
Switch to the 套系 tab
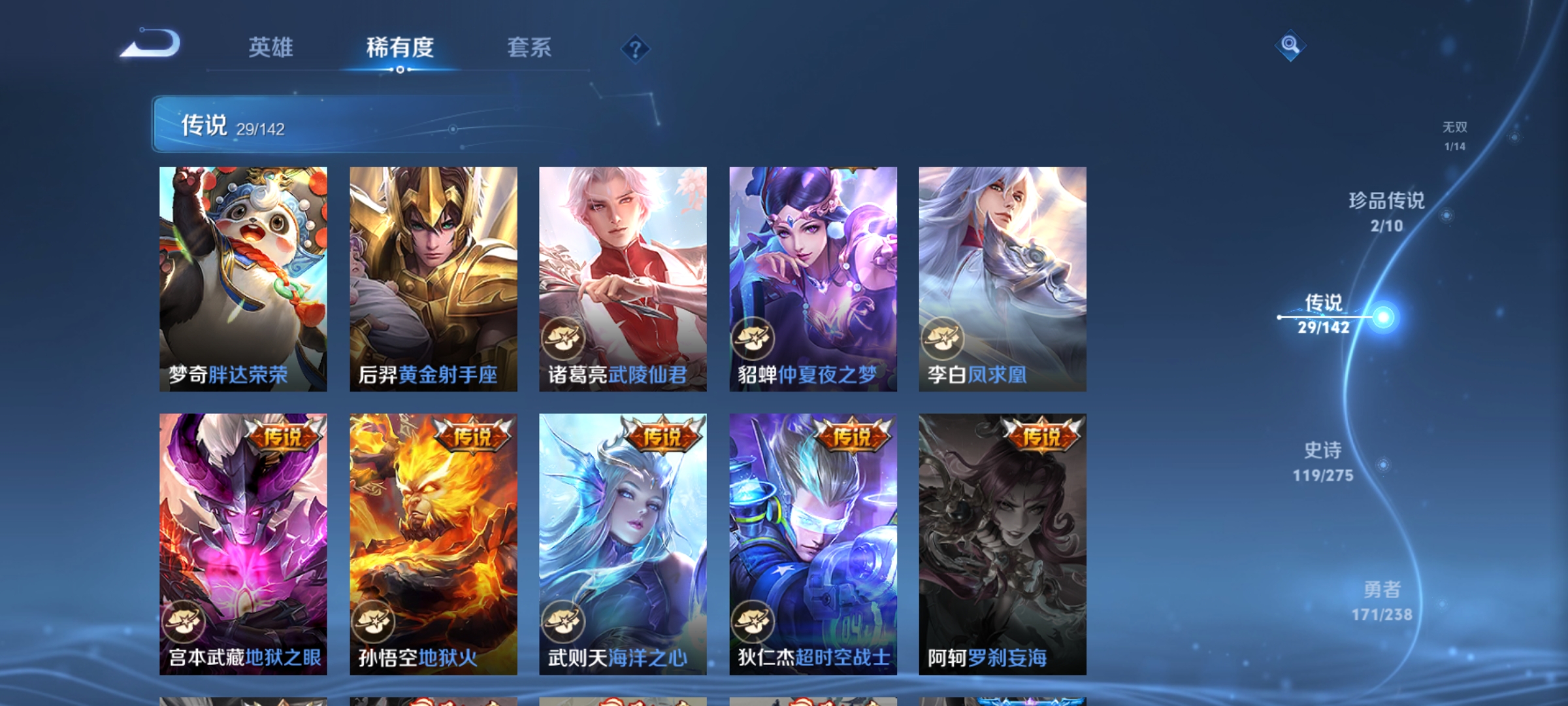pos(531,47)
